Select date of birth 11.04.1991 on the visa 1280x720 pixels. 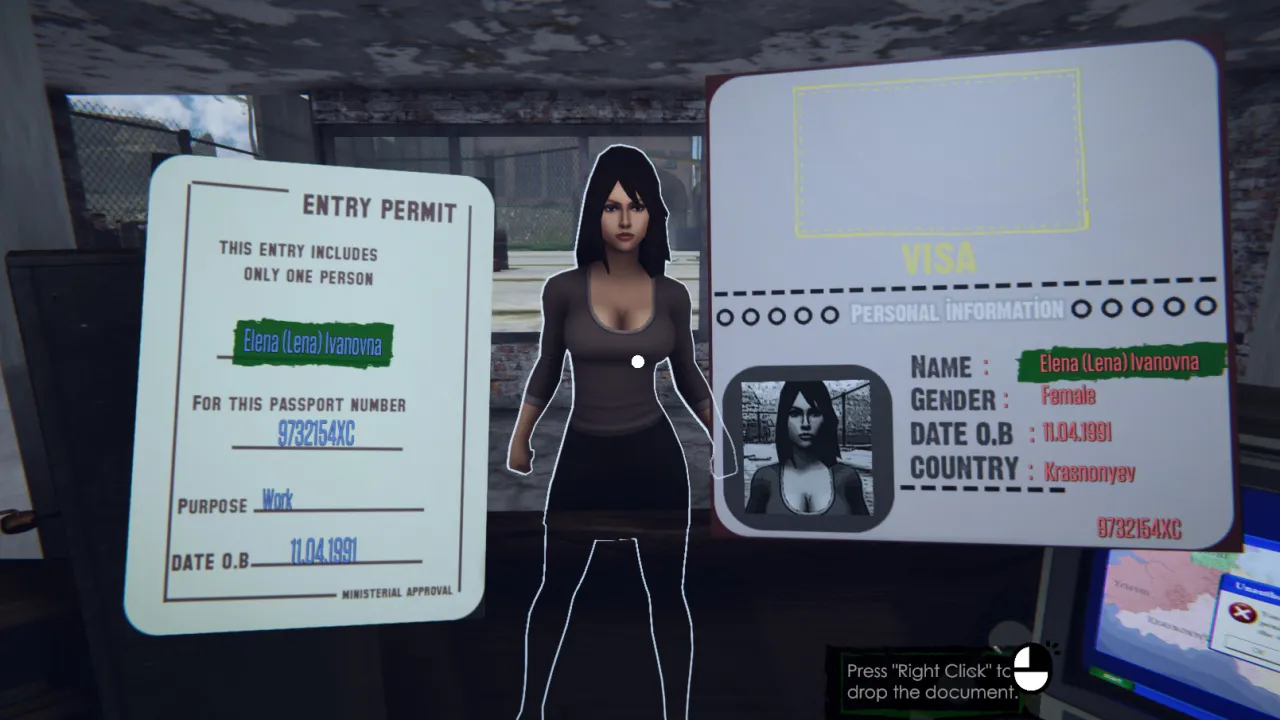(1077, 432)
